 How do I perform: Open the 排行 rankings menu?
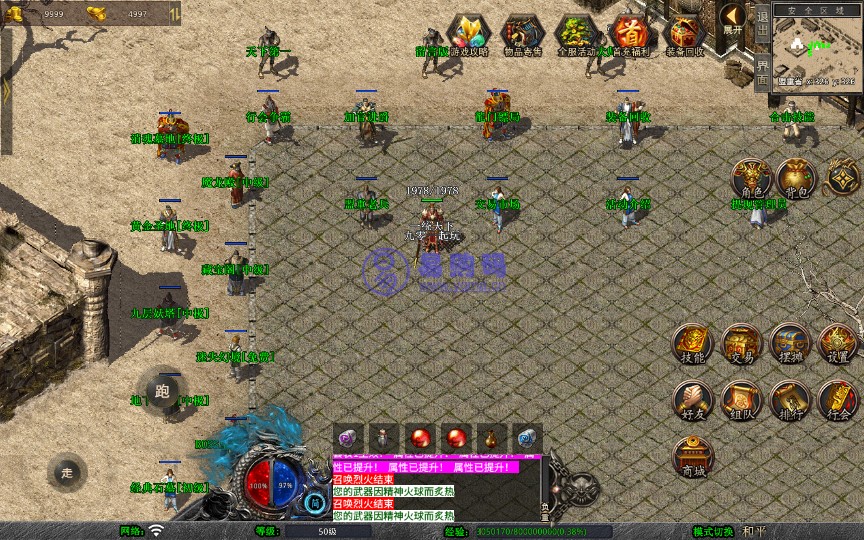pos(790,402)
